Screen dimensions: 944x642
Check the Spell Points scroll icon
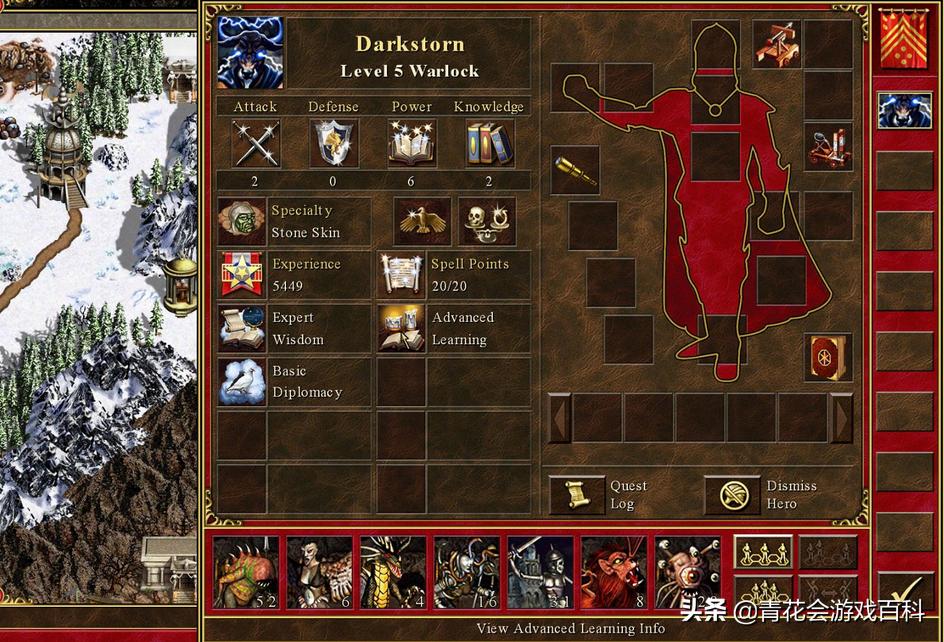(402, 274)
